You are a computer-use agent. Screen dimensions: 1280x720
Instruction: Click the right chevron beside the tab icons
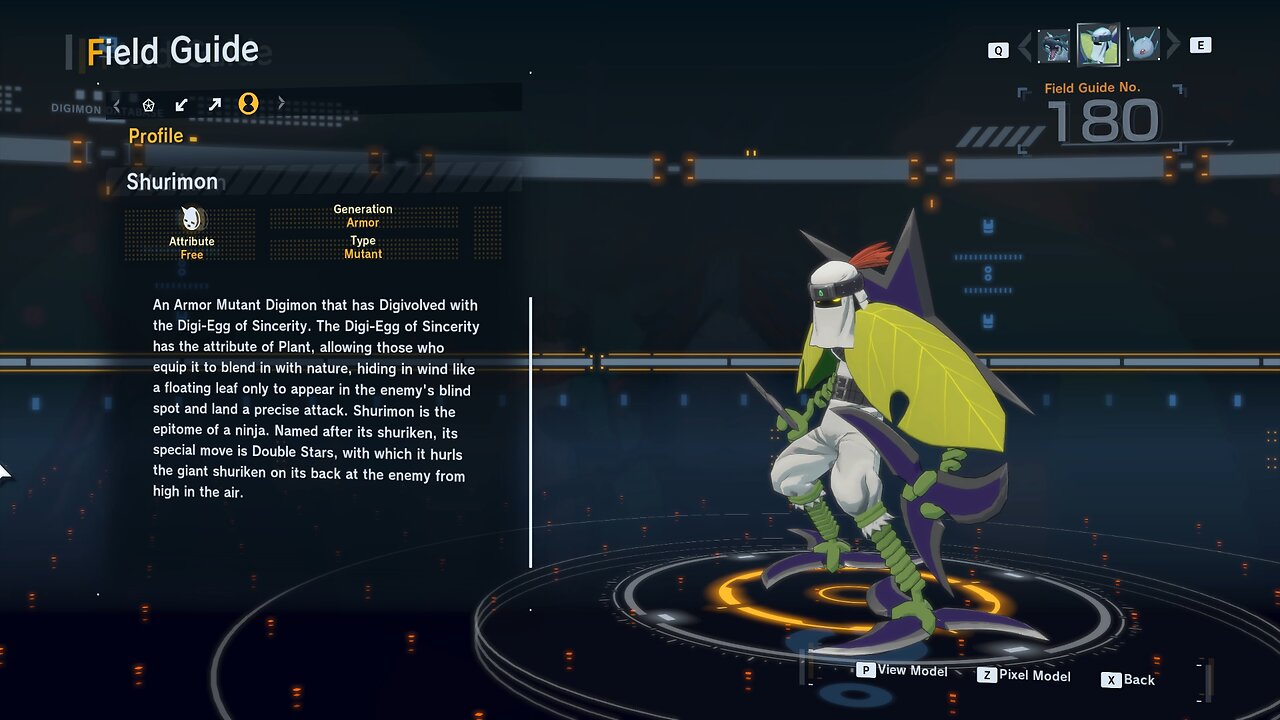[281, 103]
